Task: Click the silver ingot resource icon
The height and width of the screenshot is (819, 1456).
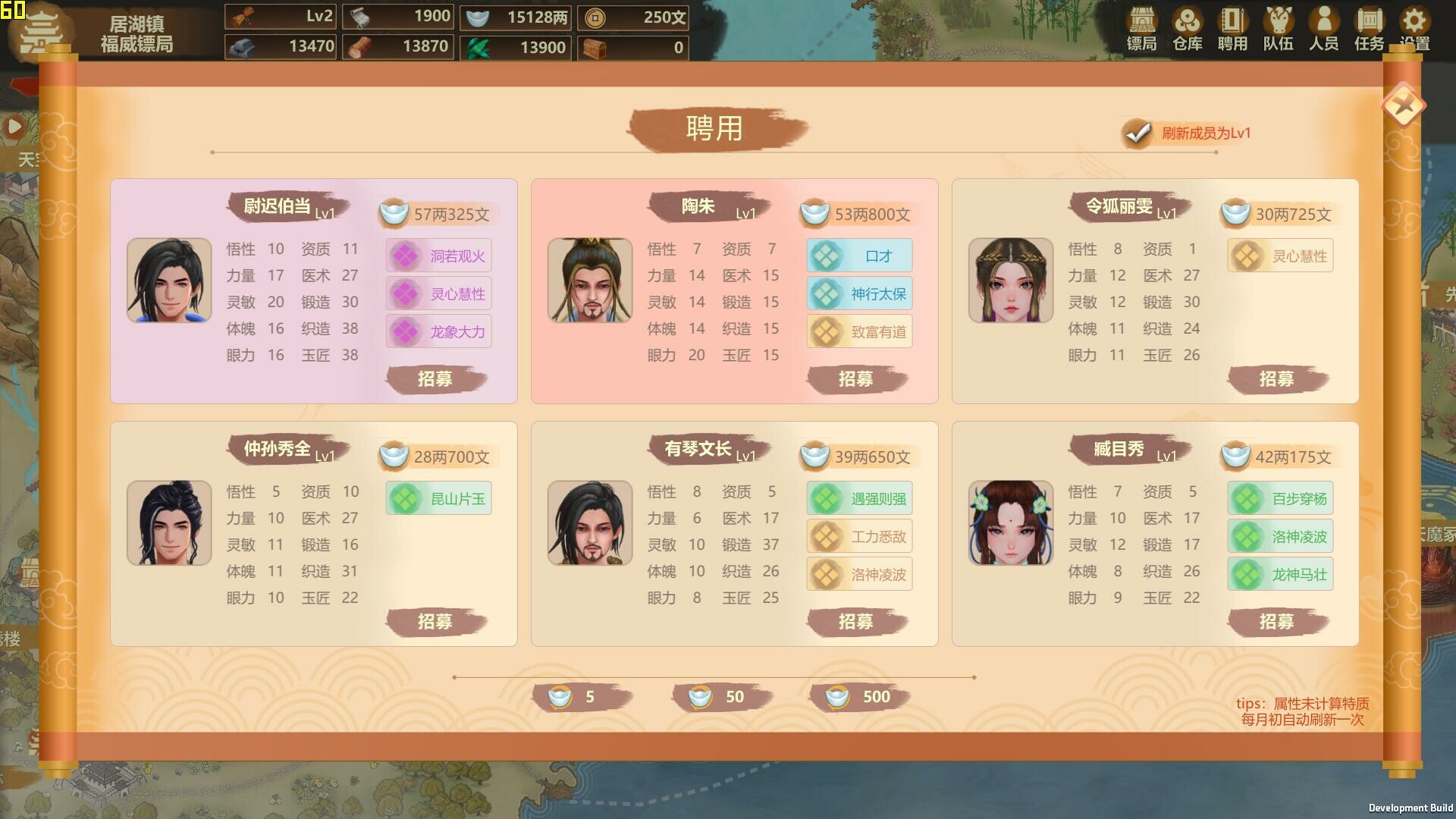Action: [x=477, y=16]
